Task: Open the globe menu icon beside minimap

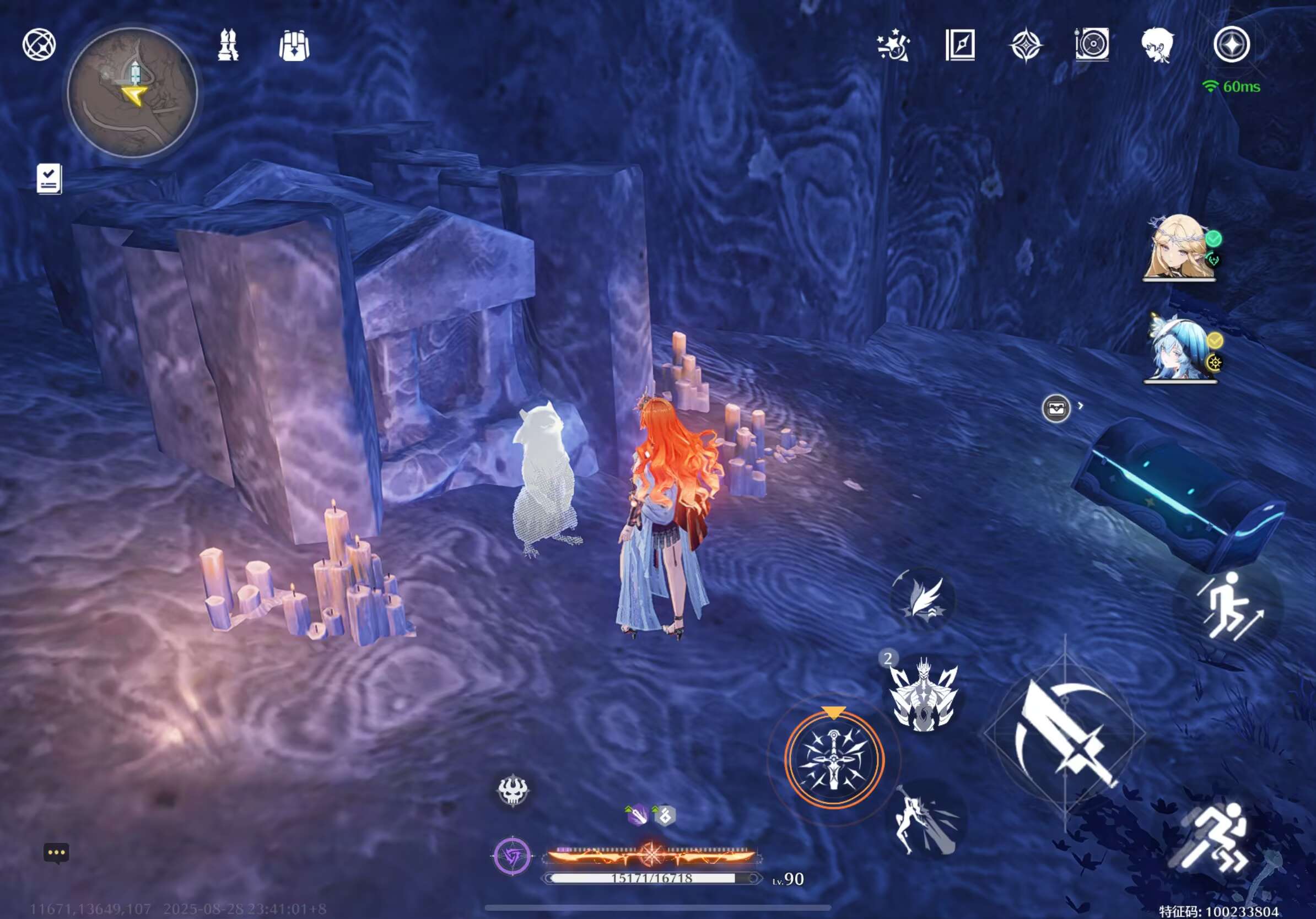Action: point(39,45)
